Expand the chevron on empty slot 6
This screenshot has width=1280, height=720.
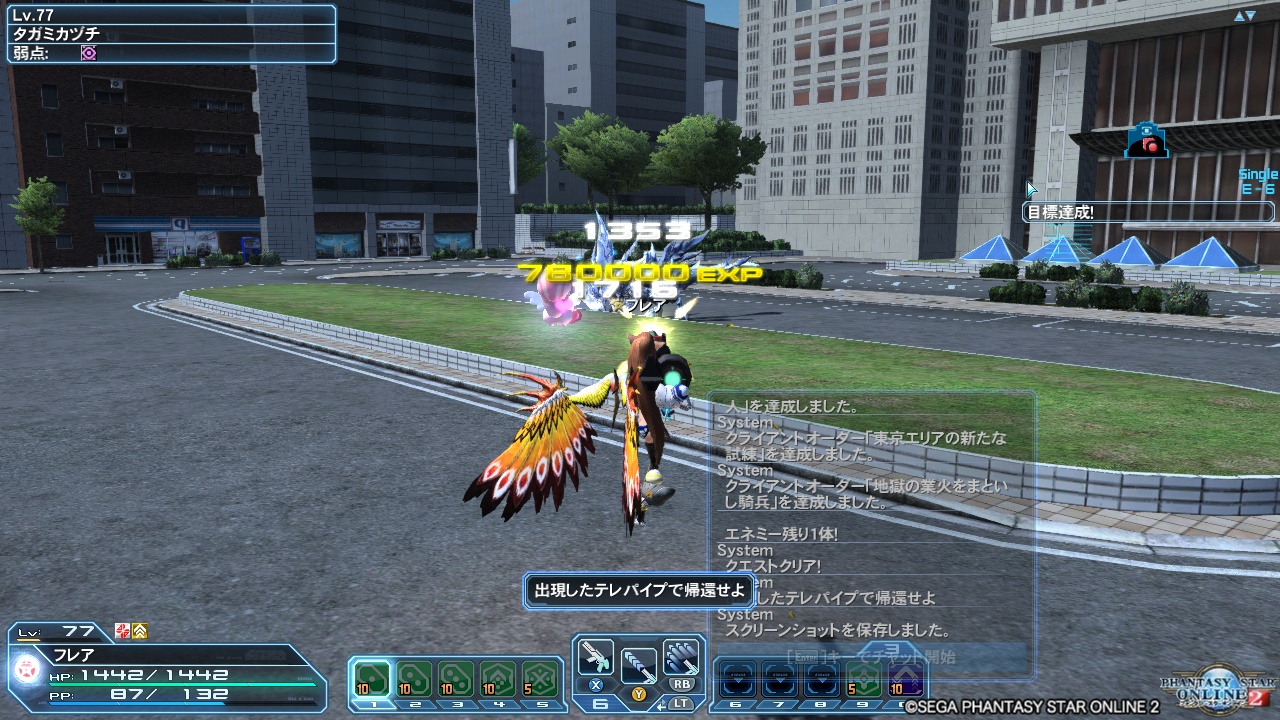(x=738, y=678)
